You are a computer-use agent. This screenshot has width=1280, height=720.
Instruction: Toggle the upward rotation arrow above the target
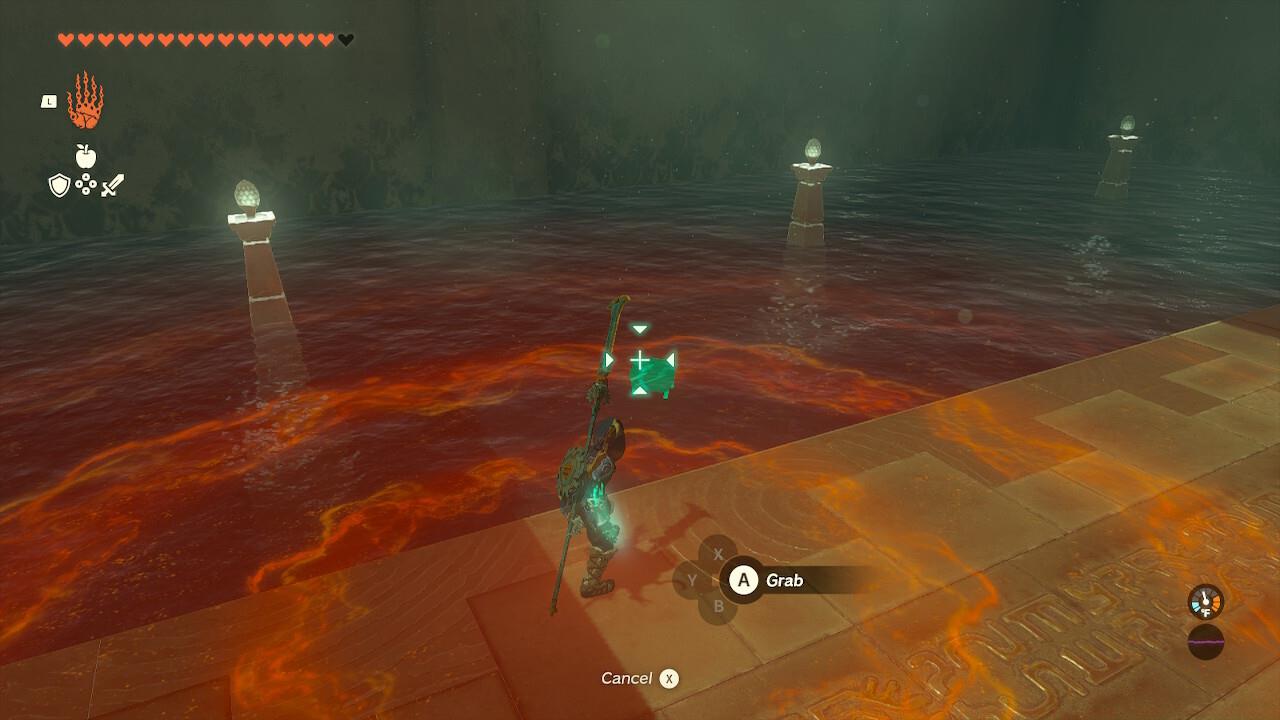(x=639, y=329)
